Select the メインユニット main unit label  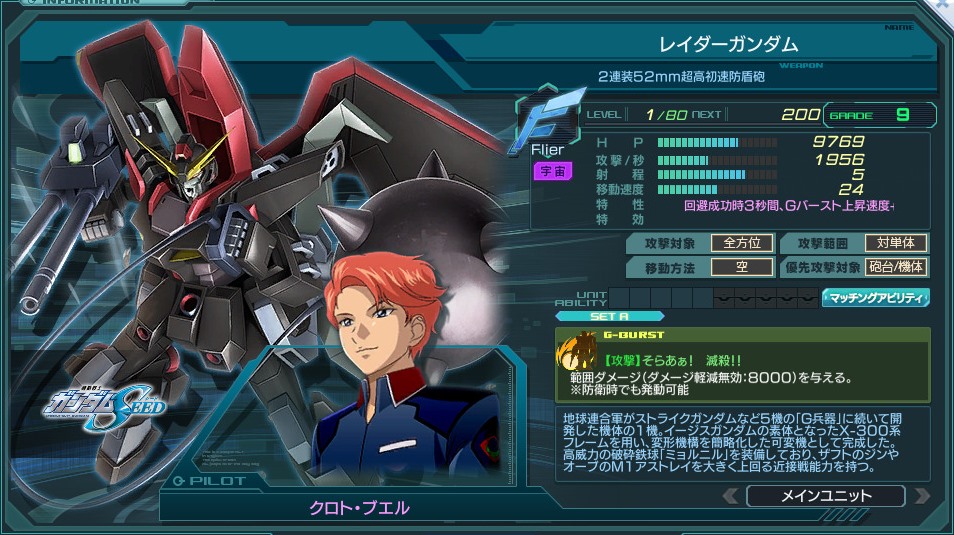[825, 496]
